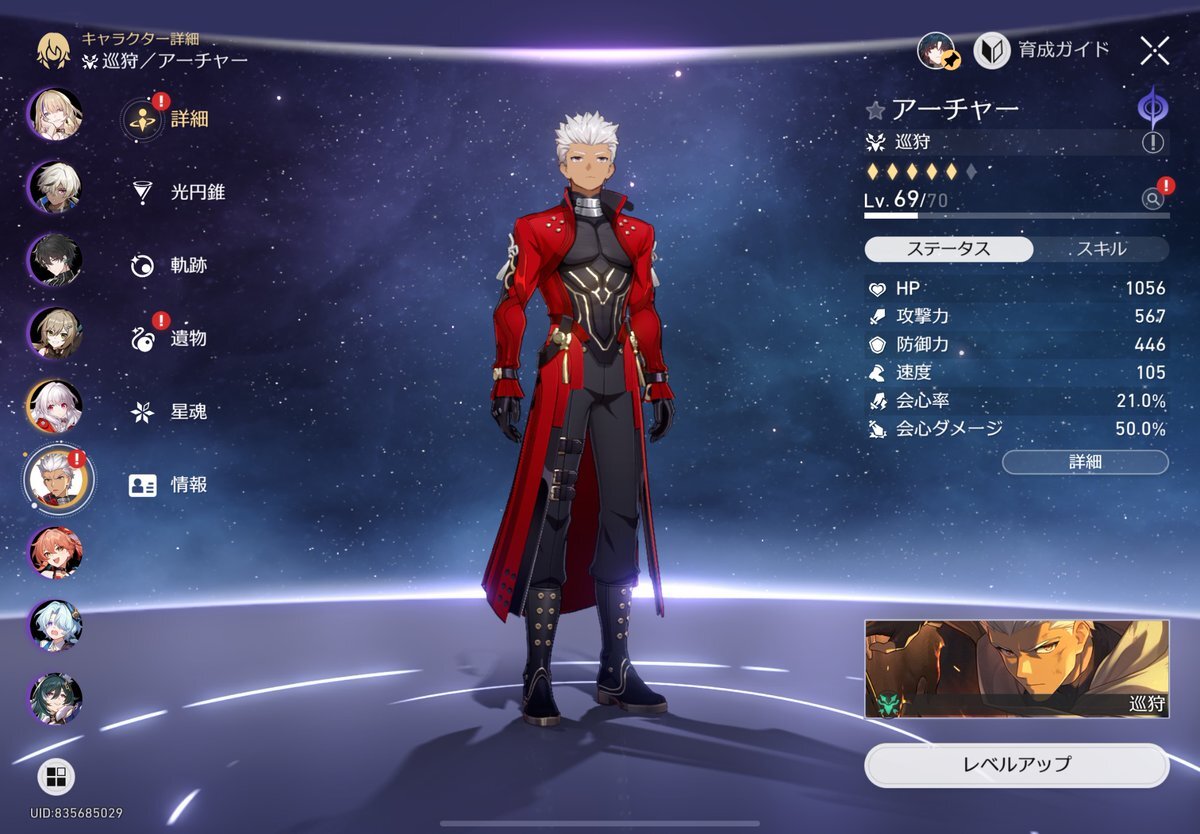Open the 光円錐 light cone menu
This screenshot has height=834, width=1200.
(179, 192)
